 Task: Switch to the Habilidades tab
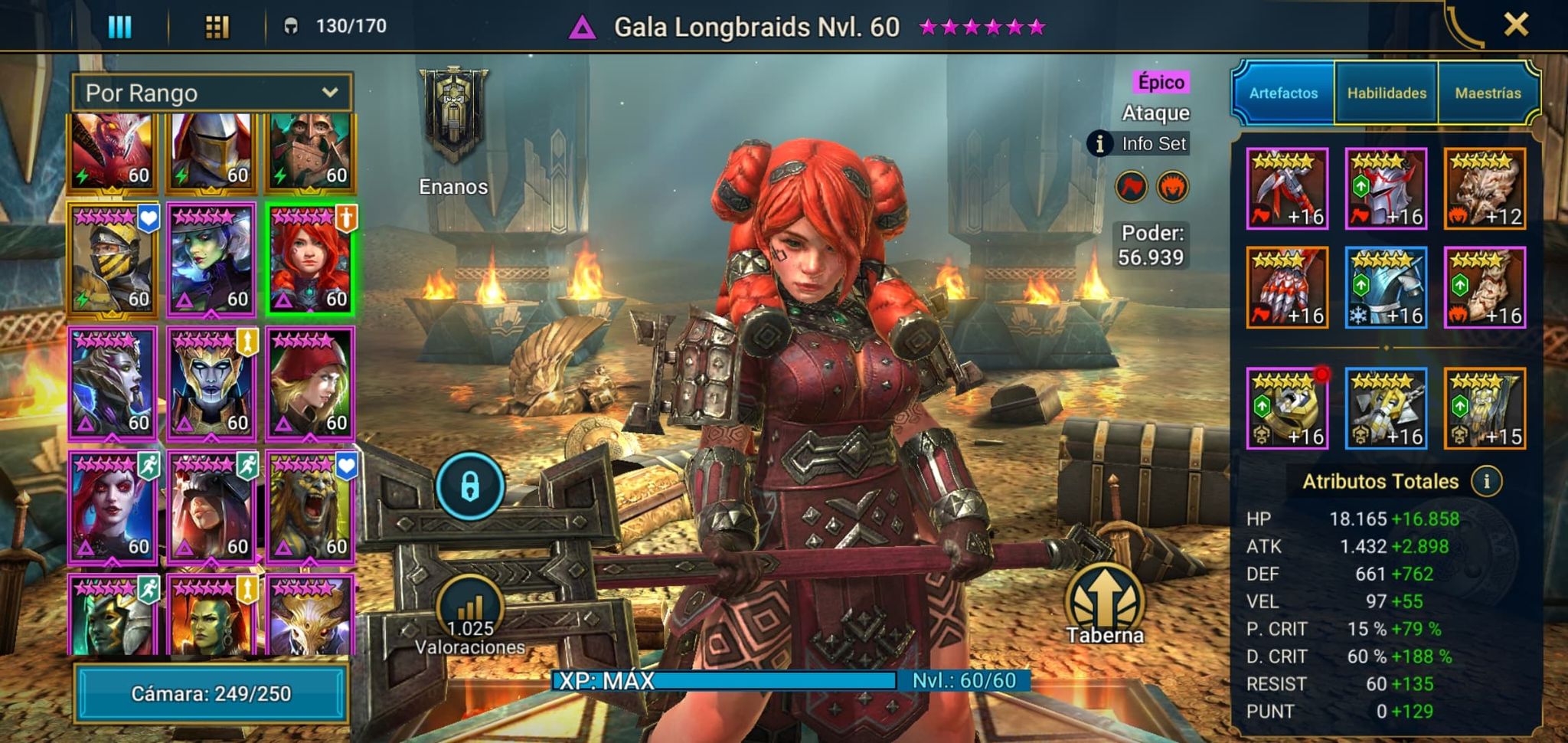pos(1384,91)
